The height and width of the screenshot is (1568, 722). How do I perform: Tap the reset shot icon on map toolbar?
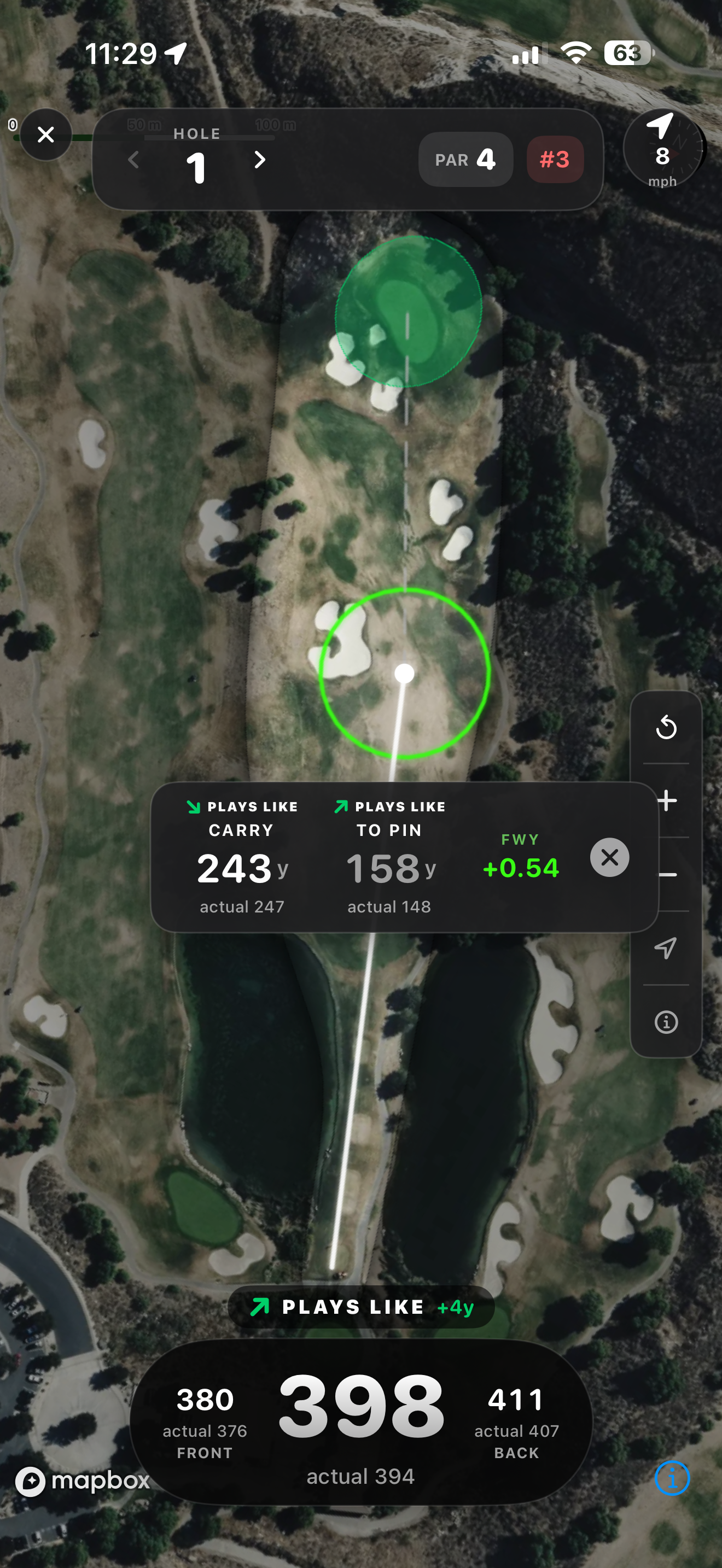(x=667, y=728)
